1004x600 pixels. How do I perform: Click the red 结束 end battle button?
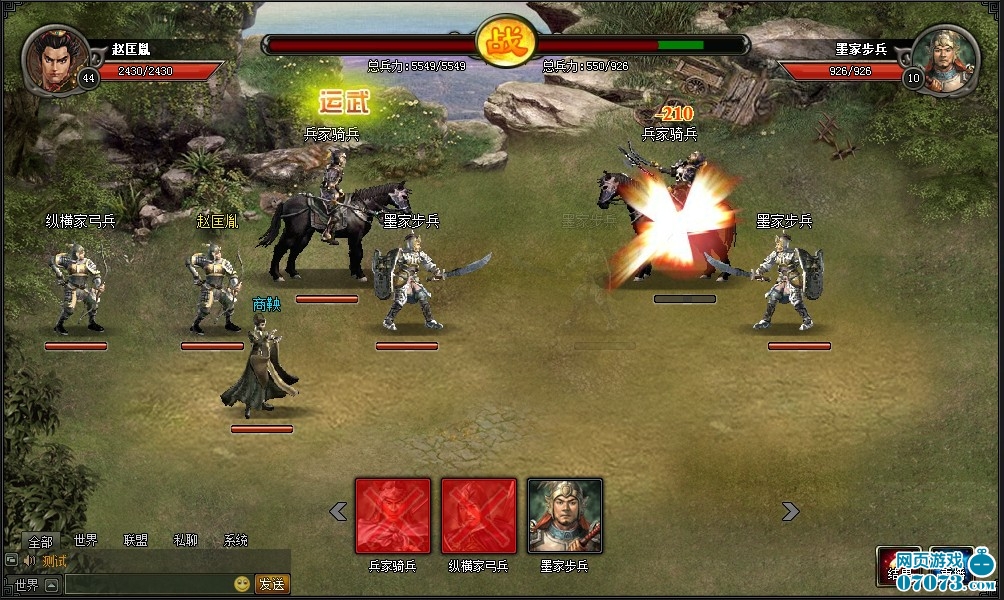tap(897, 565)
